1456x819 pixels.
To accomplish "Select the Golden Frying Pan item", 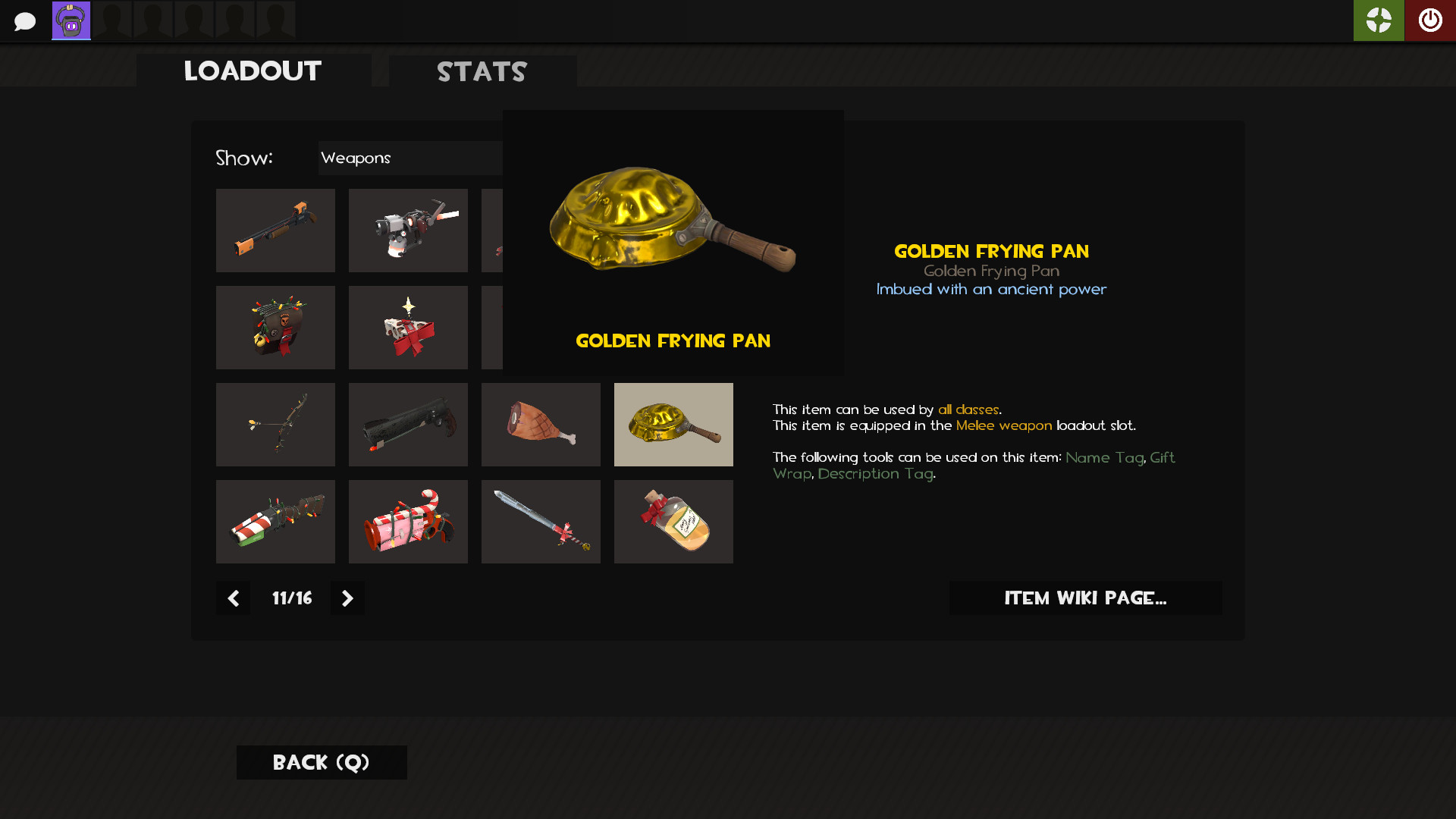I will pos(673,425).
